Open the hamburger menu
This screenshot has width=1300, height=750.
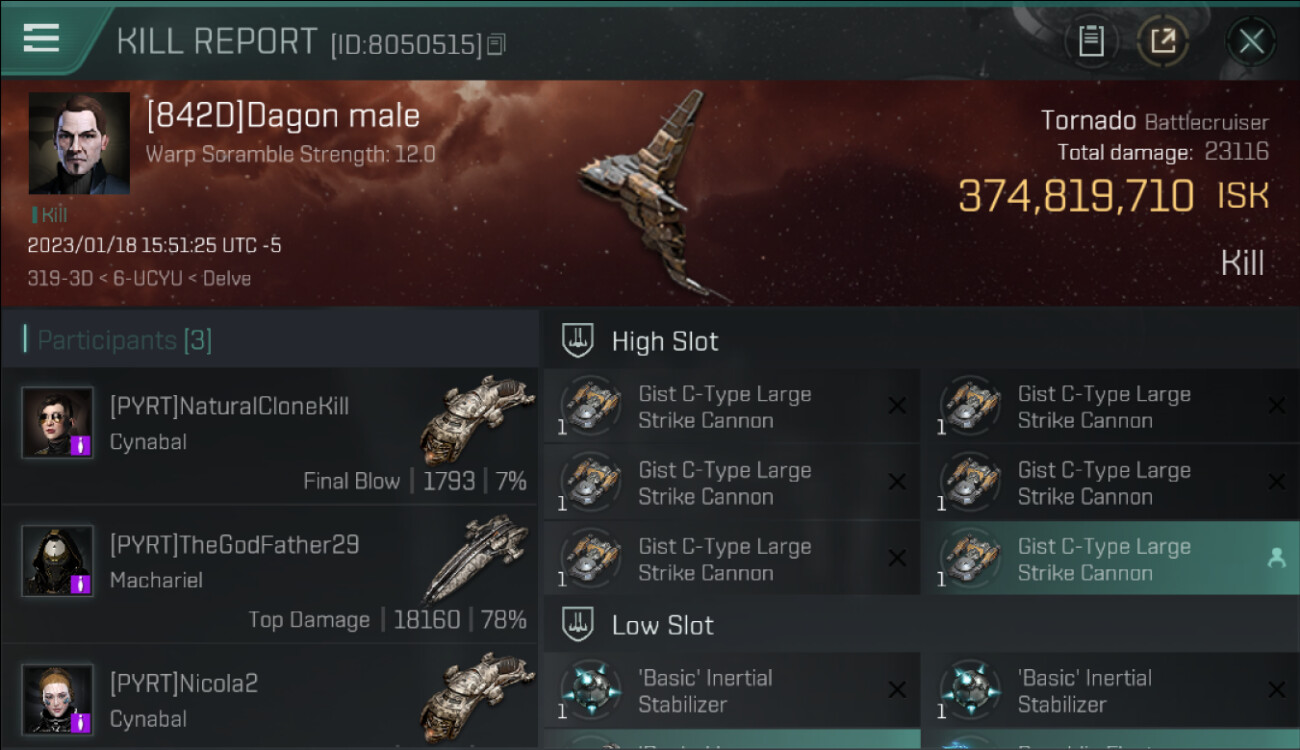point(41,38)
